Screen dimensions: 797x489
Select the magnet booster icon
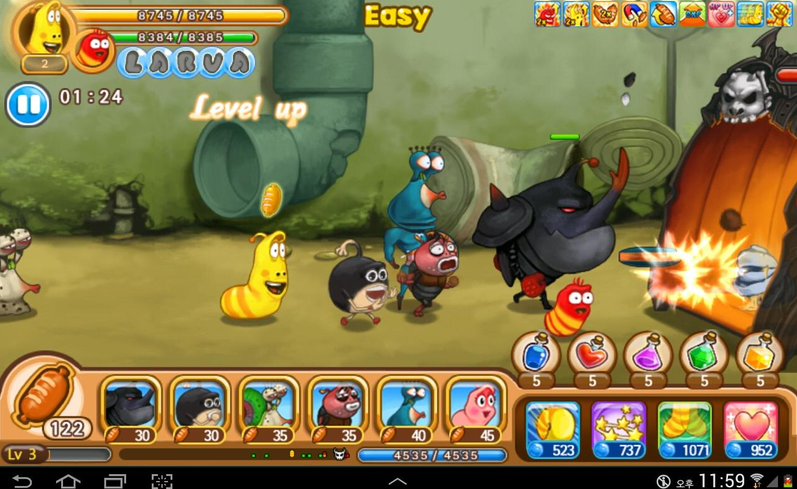tap(635, 13)
